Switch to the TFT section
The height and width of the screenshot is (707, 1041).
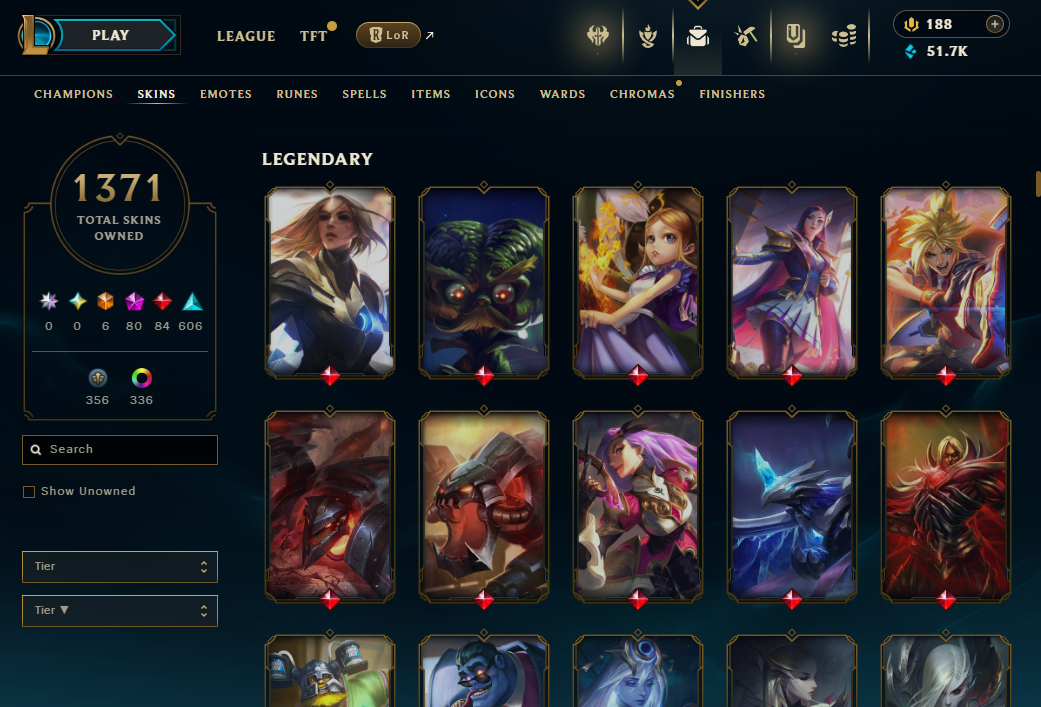pyautogui.click(x=313, y=36)
